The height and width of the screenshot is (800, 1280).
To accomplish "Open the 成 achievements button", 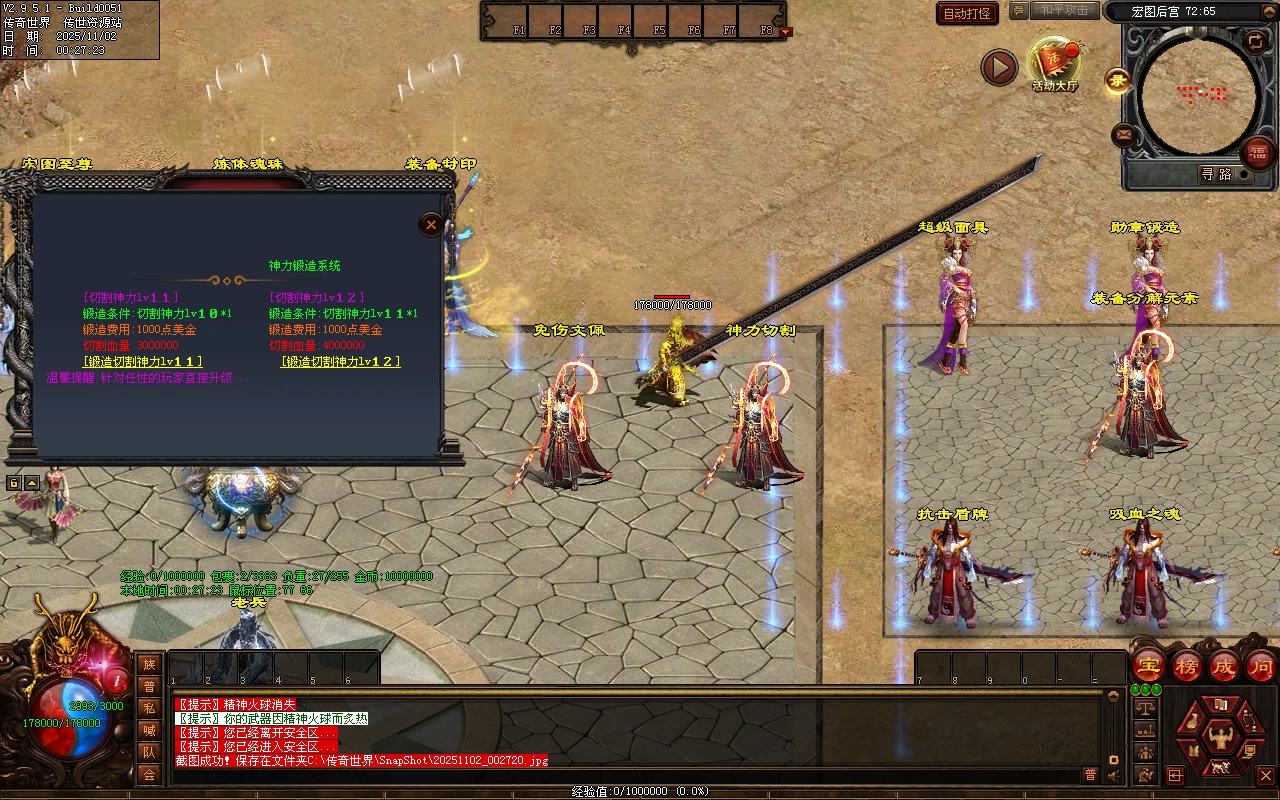I will coord(1224,666).
